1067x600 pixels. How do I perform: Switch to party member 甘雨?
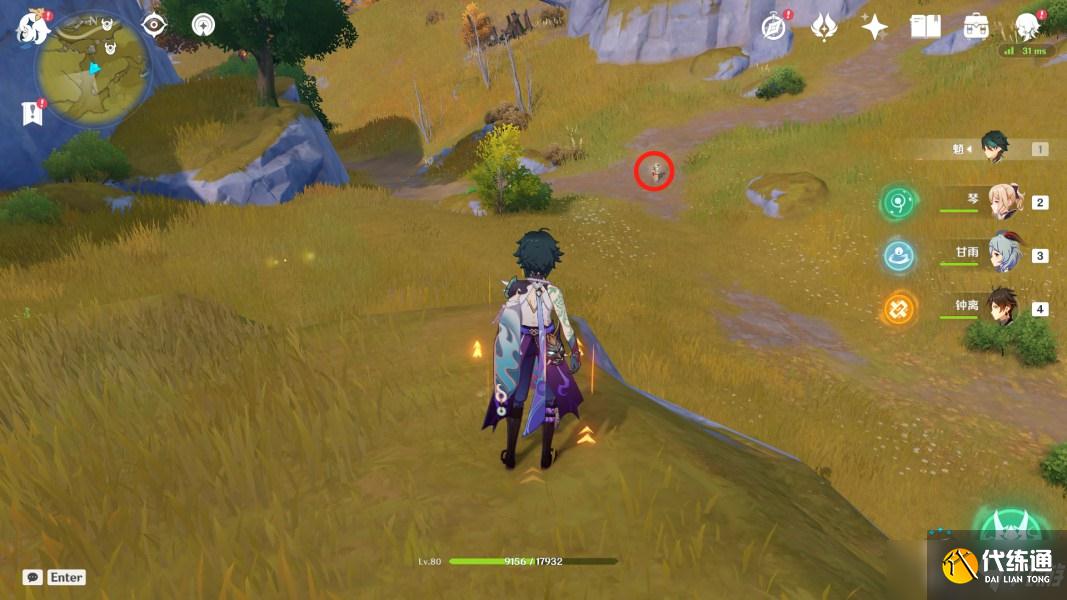click(x=1003, y=255)
